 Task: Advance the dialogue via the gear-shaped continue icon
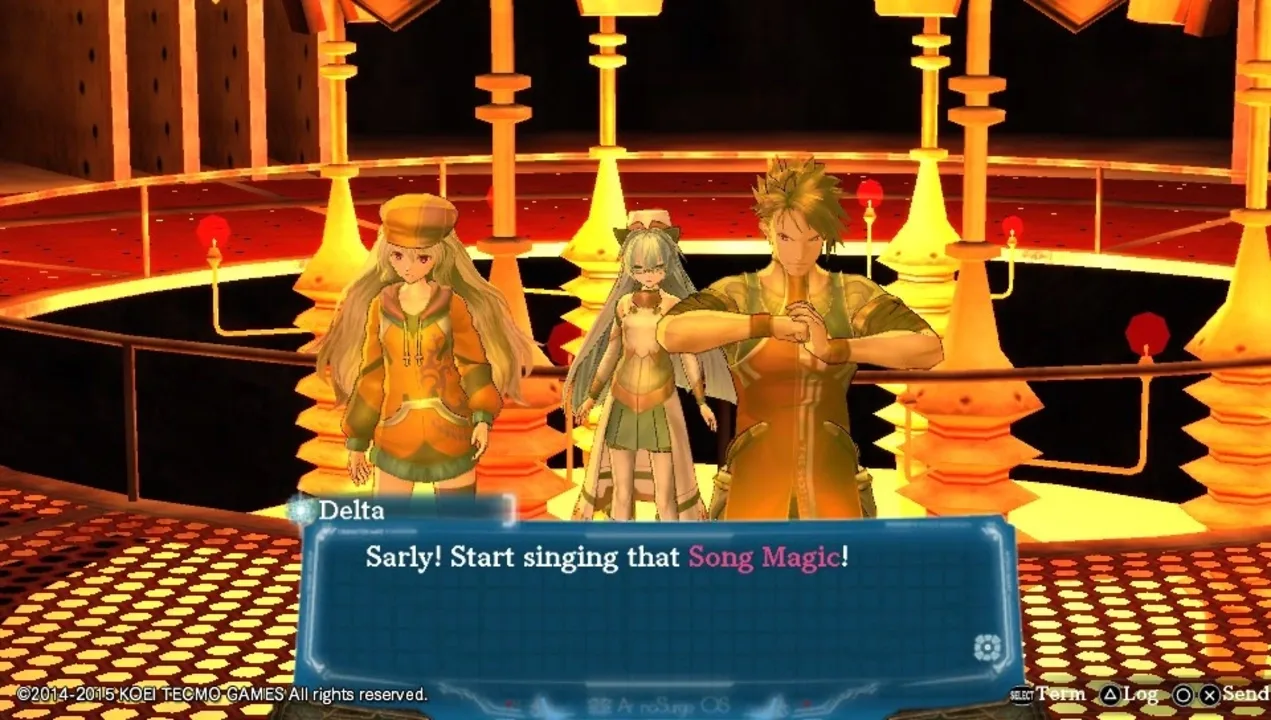pos(987,647)
